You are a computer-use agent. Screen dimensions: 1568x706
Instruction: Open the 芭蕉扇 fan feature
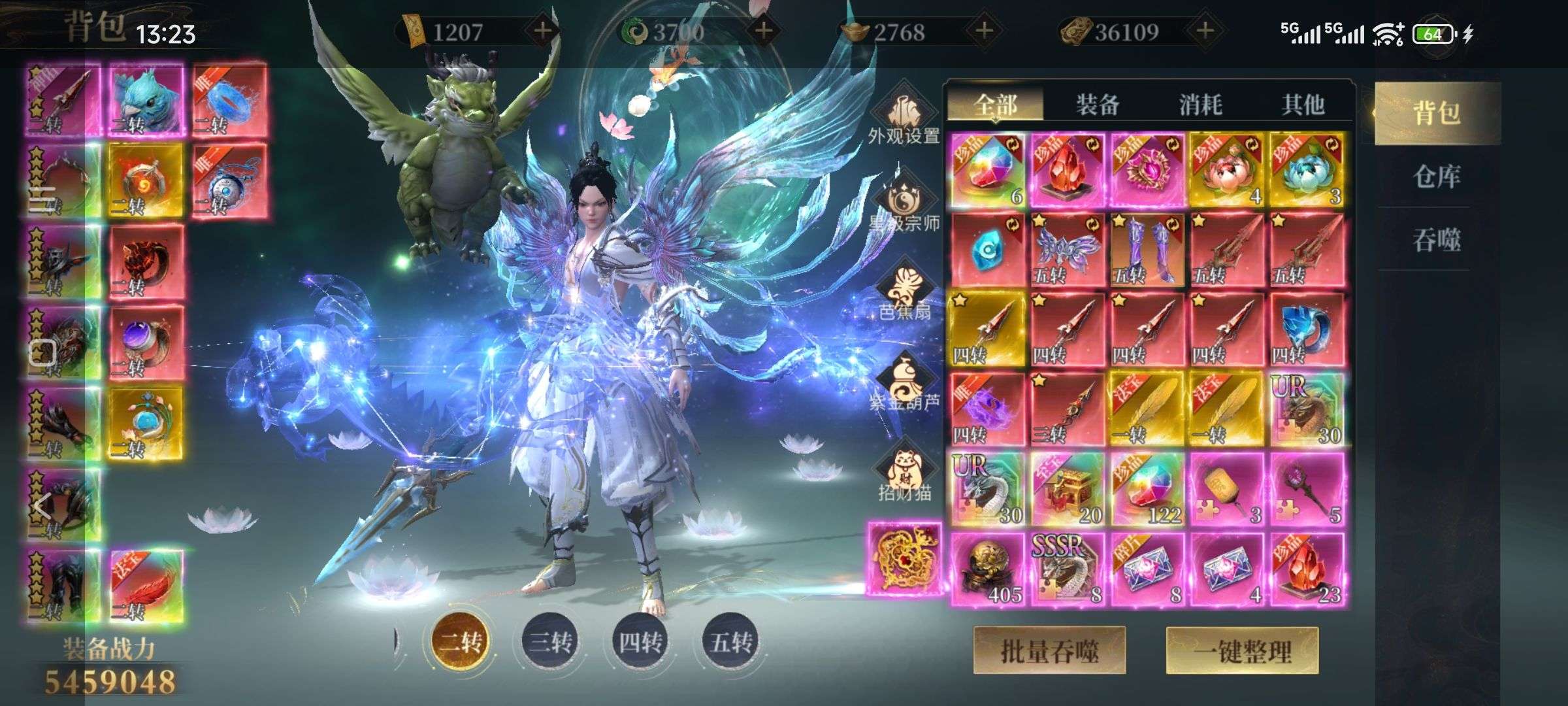[x=904, y=295]
